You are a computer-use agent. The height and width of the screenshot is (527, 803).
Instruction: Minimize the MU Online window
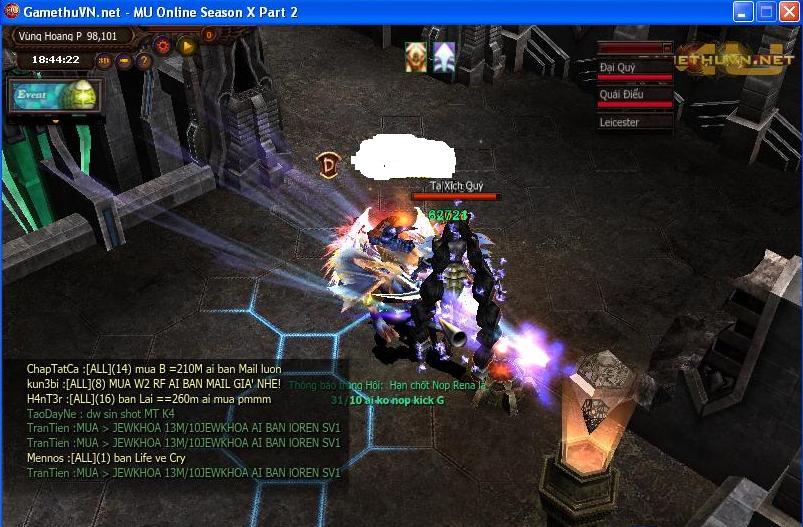point(743,12)
